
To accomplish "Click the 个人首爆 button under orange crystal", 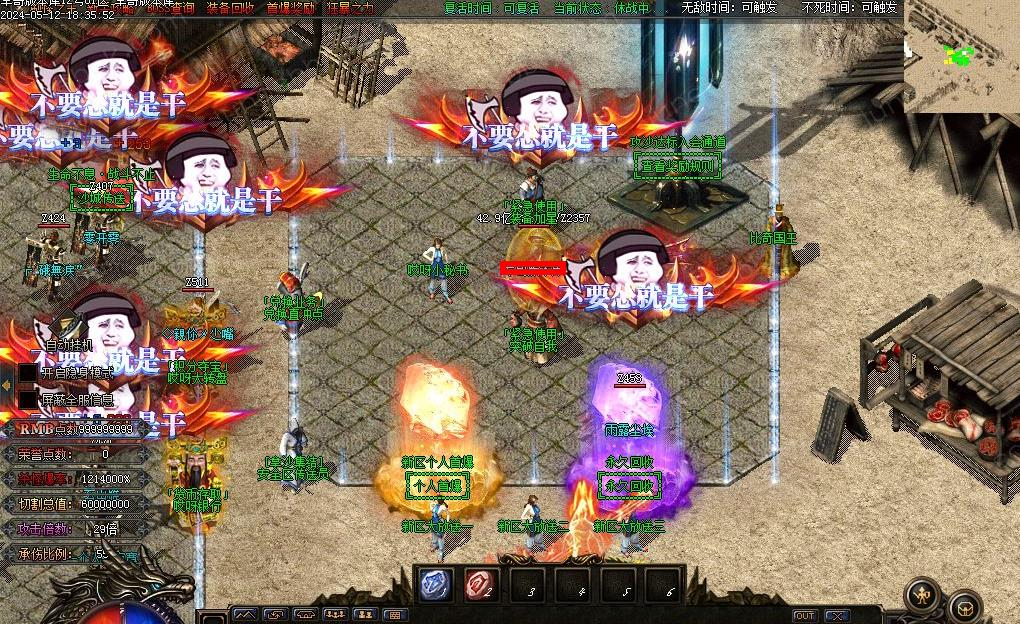I will pos(437,486).
